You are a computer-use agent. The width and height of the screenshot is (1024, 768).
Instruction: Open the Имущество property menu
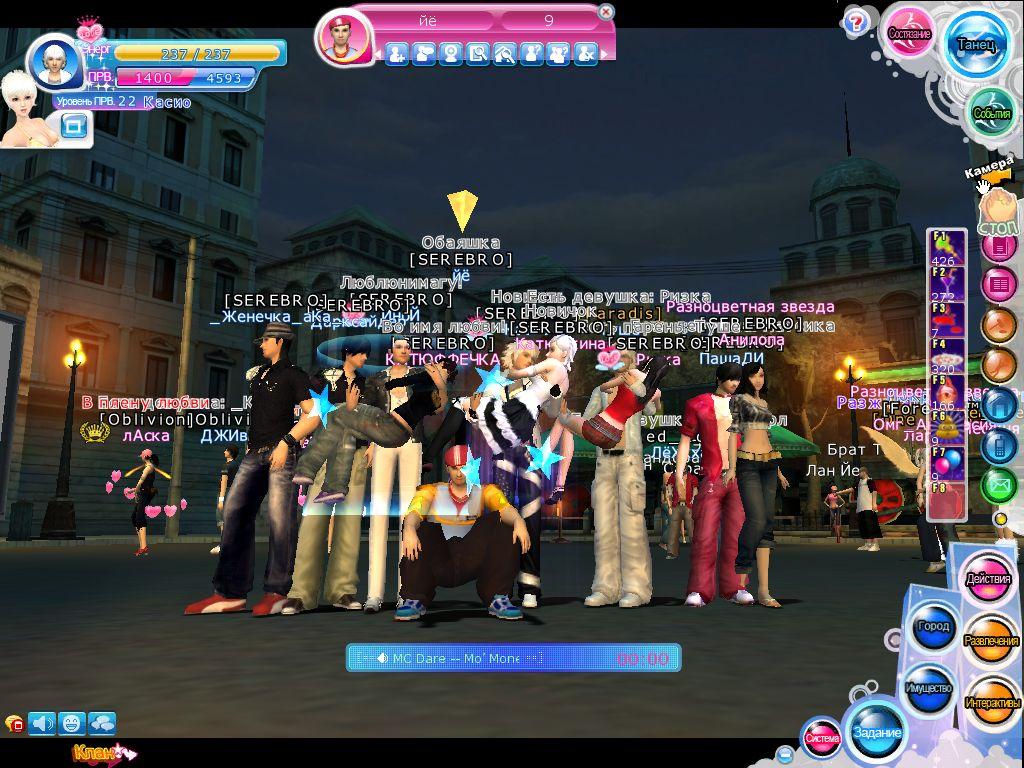(x=928, y=689)
